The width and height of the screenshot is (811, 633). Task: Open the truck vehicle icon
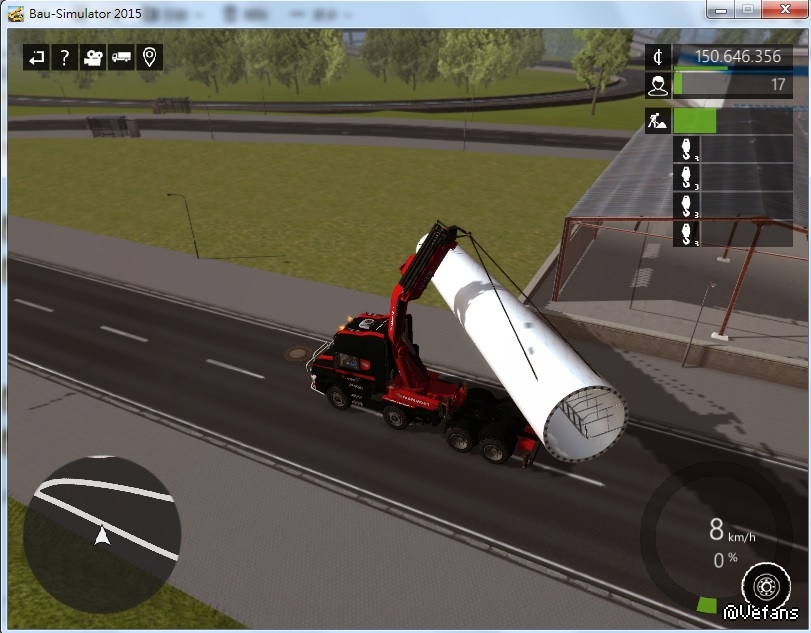pyautogui.click(x=121, y=57)
